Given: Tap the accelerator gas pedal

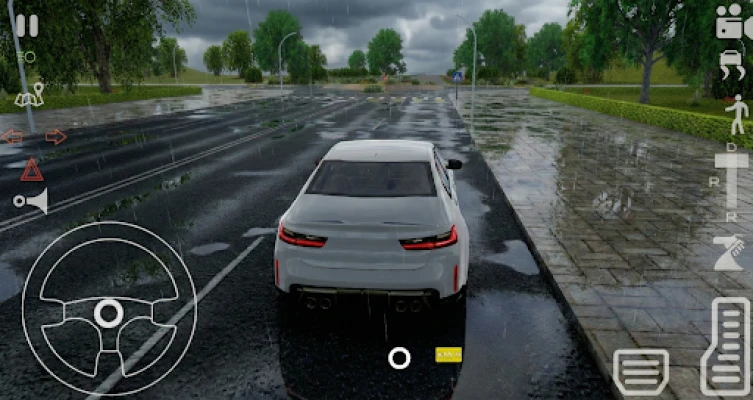Looking at the screenshot, I should point(725,346).
